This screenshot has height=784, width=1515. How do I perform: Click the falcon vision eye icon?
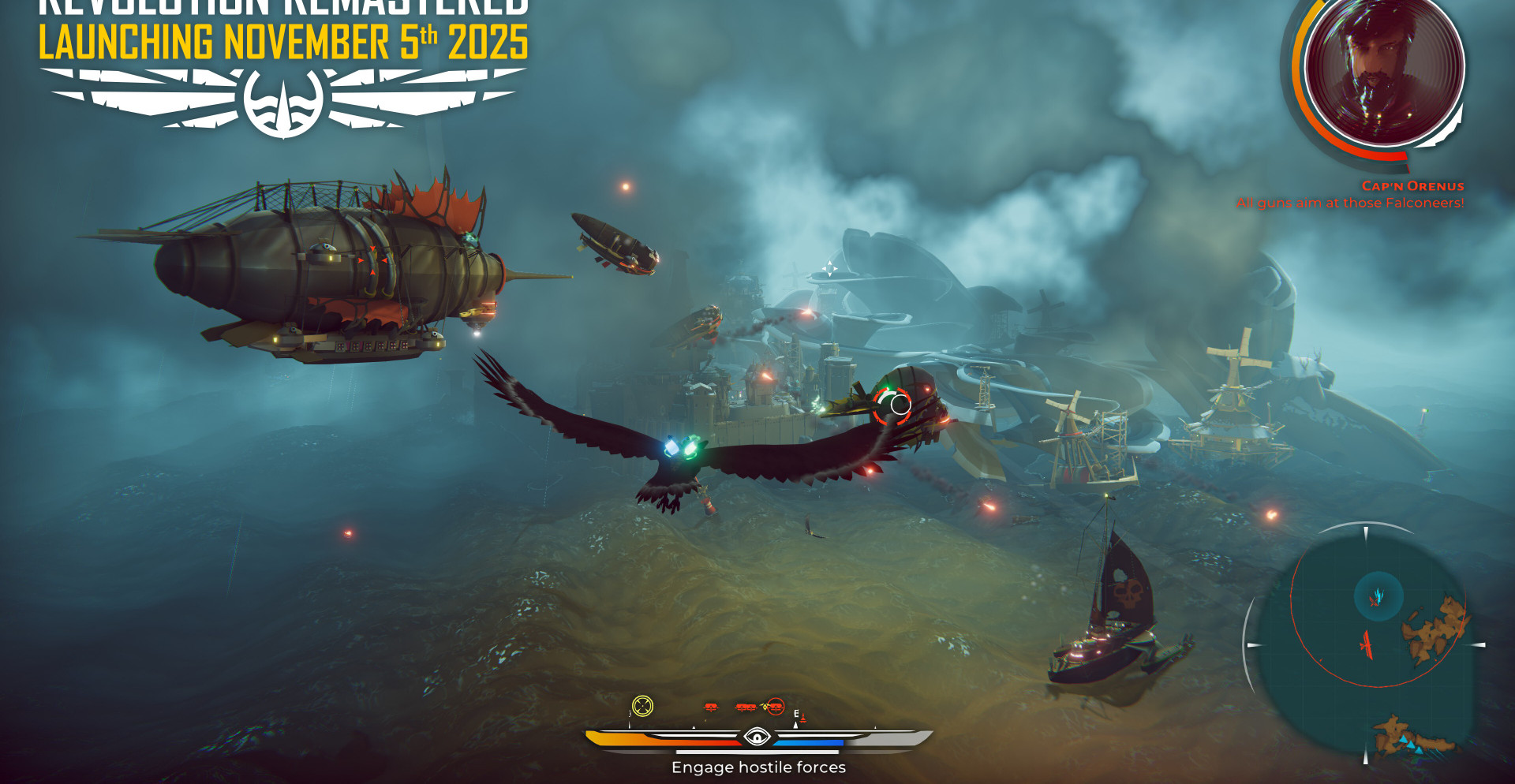757,737
